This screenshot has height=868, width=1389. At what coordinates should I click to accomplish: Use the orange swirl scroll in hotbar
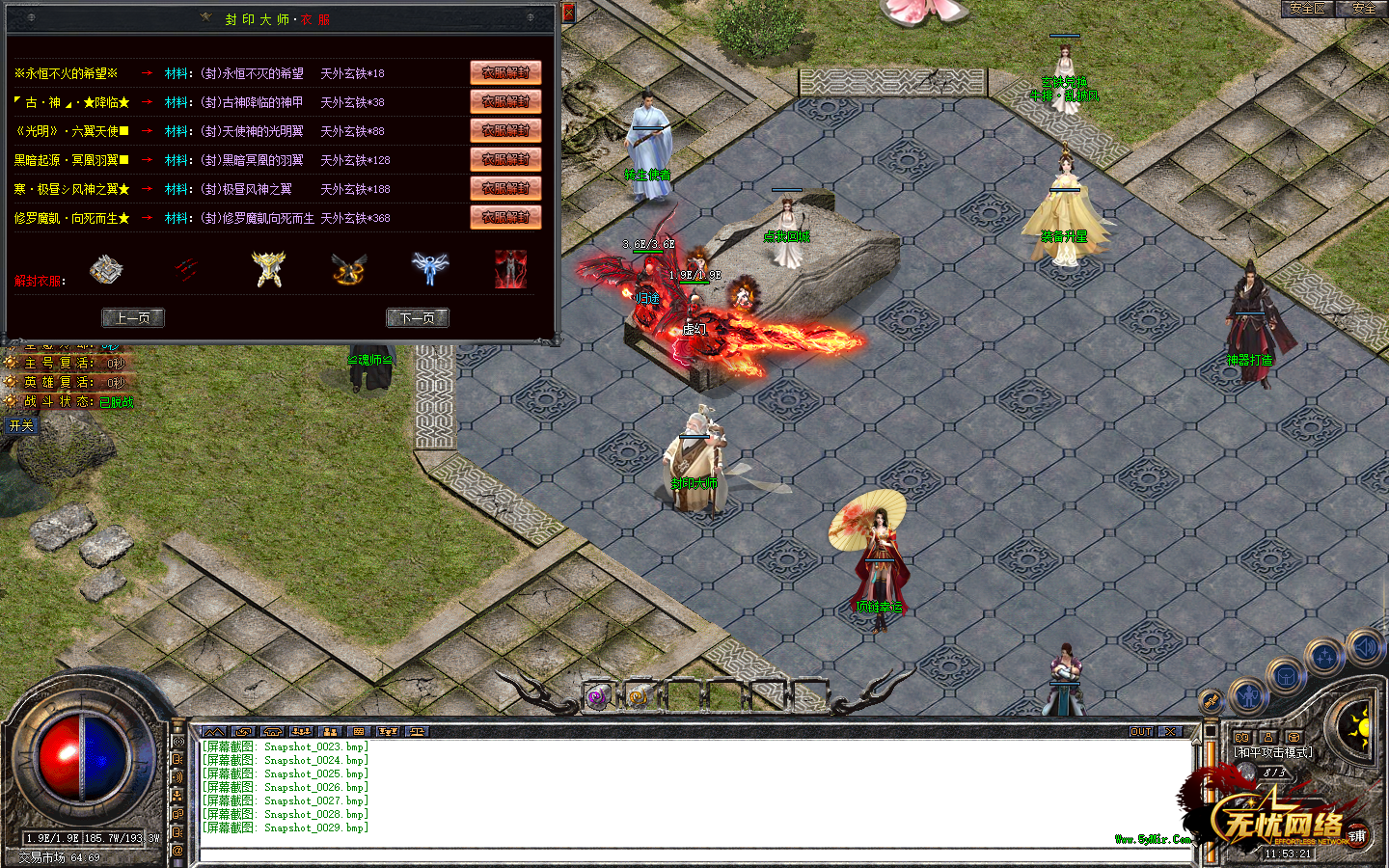638,696
